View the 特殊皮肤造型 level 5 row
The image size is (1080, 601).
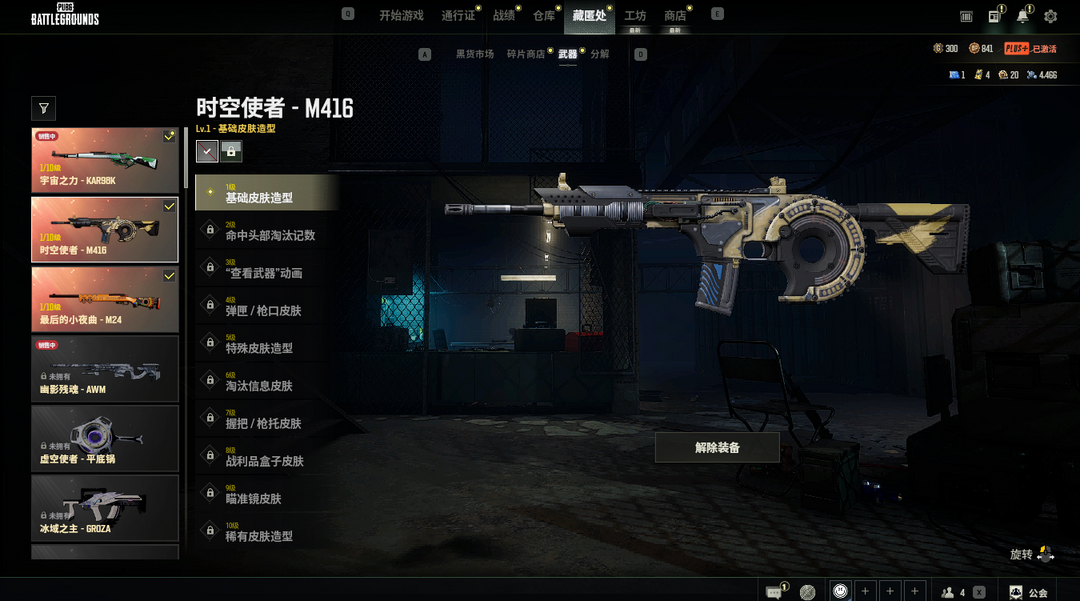[x=266, y=343]
